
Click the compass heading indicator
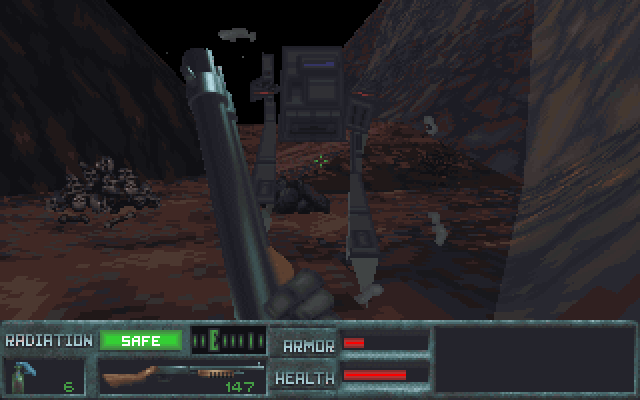tap(228, 341)
